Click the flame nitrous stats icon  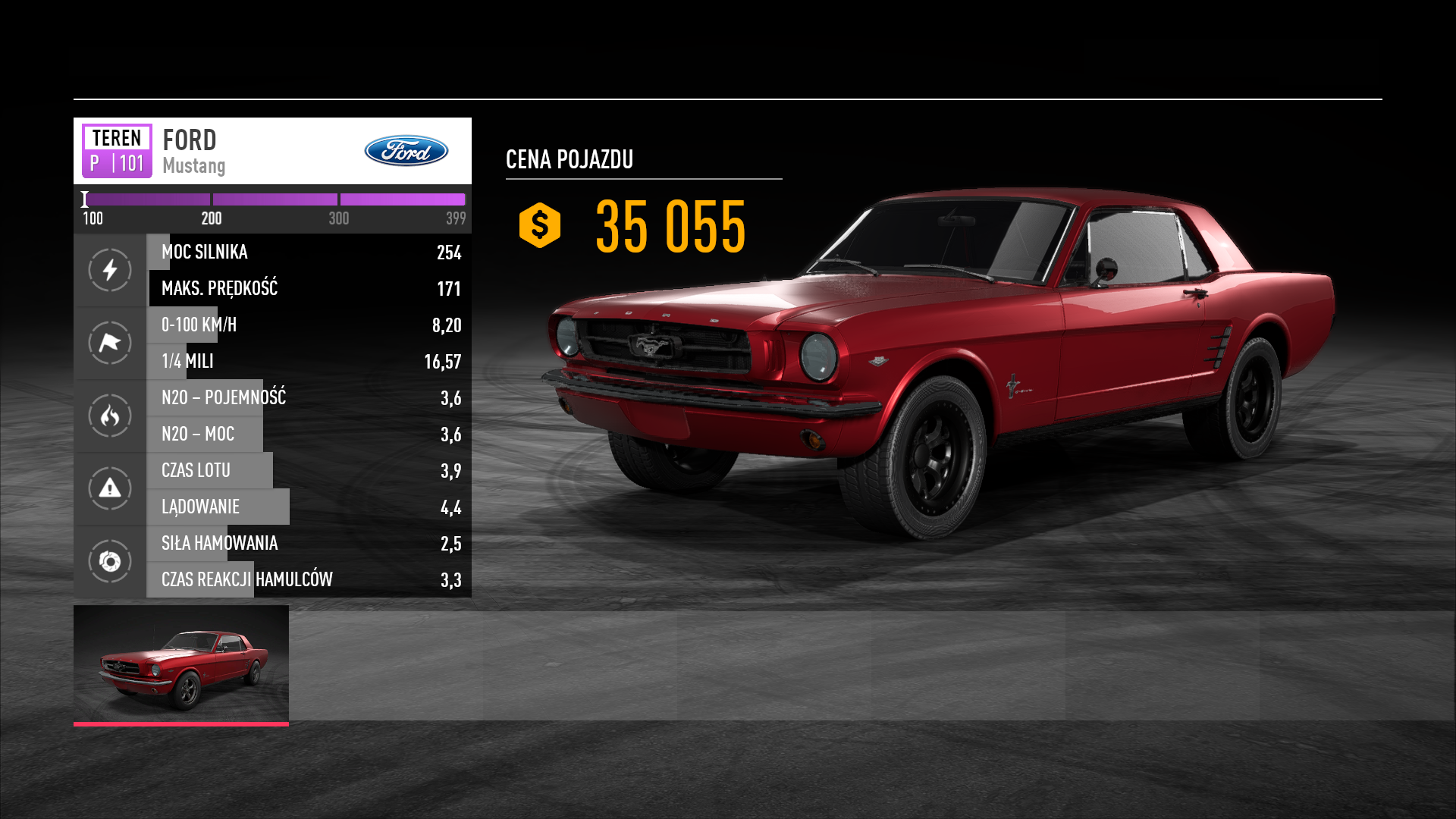click(110, 416)
